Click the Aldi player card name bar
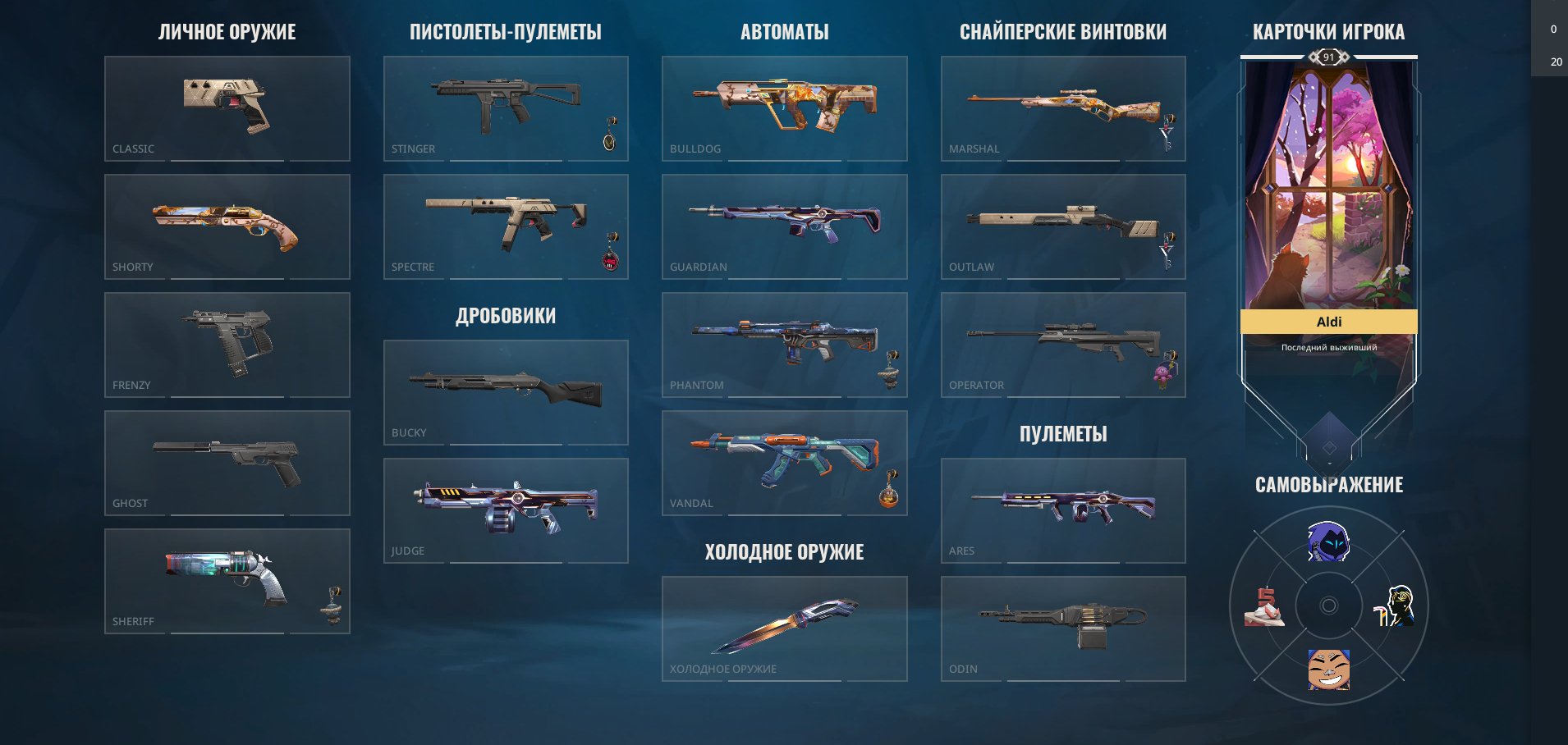The width and height of the screenshot is (1568, 745). point(1330,322)
